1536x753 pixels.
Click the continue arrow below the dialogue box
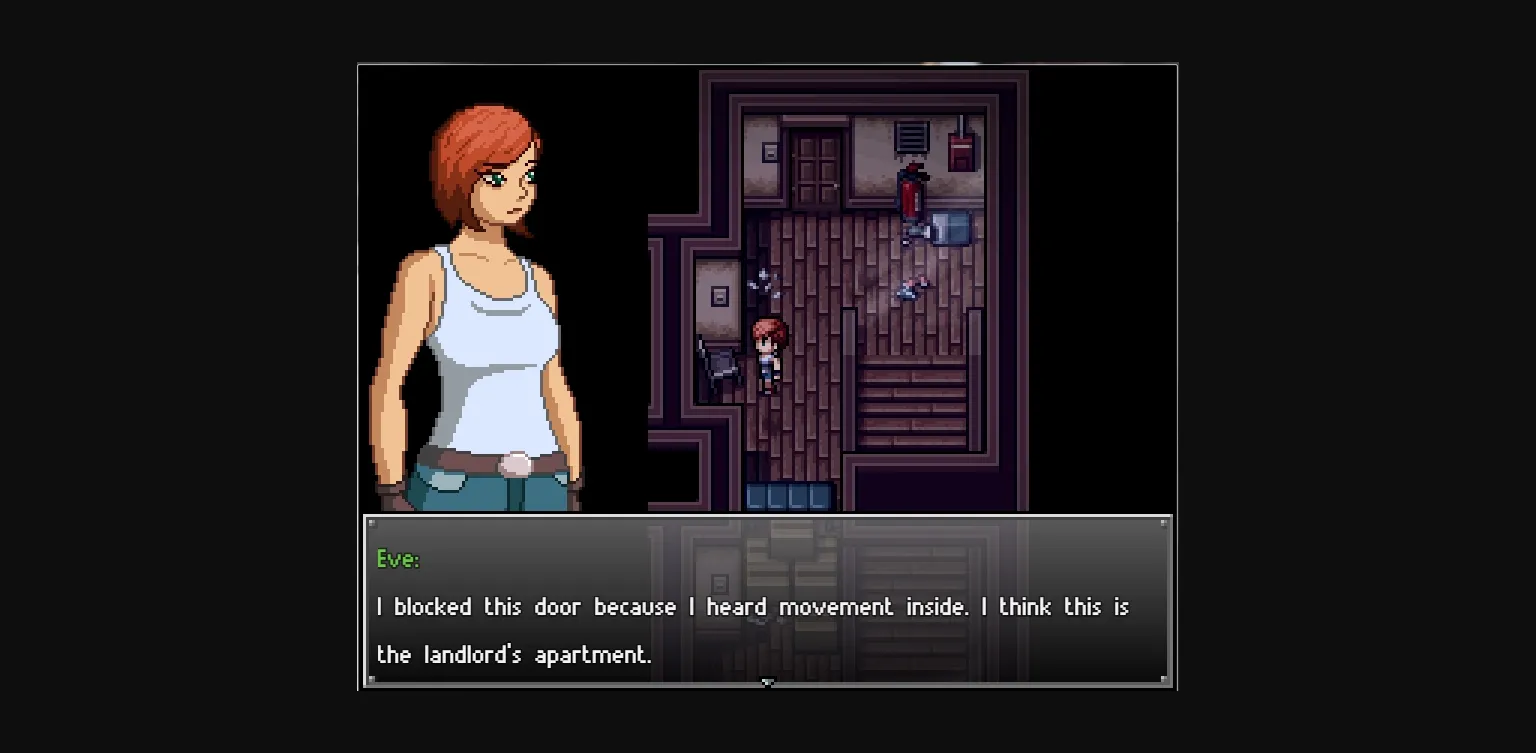pyautogui.click(x=768, y=683)
